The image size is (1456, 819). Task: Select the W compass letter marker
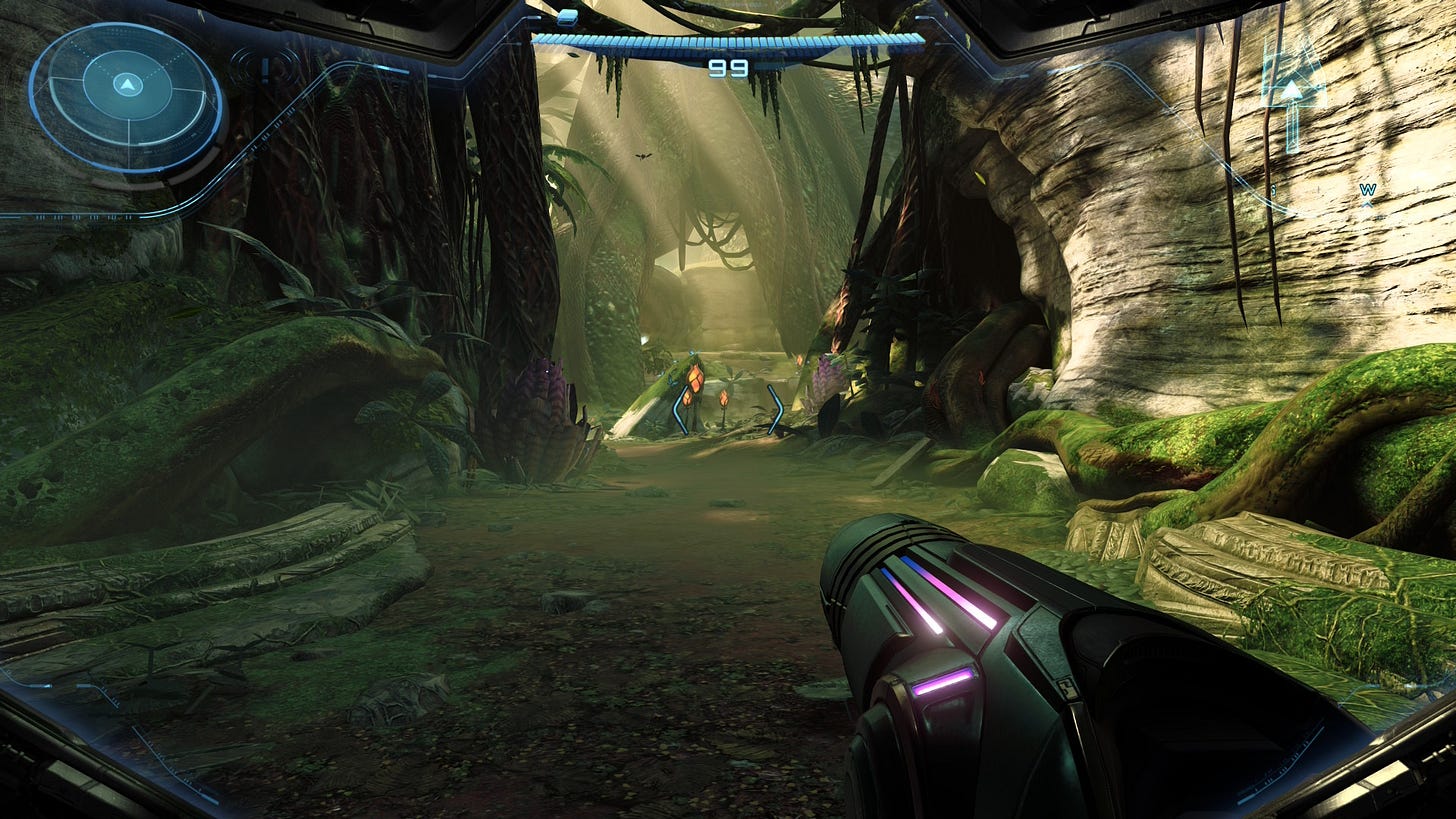[x=1369, y=190]
